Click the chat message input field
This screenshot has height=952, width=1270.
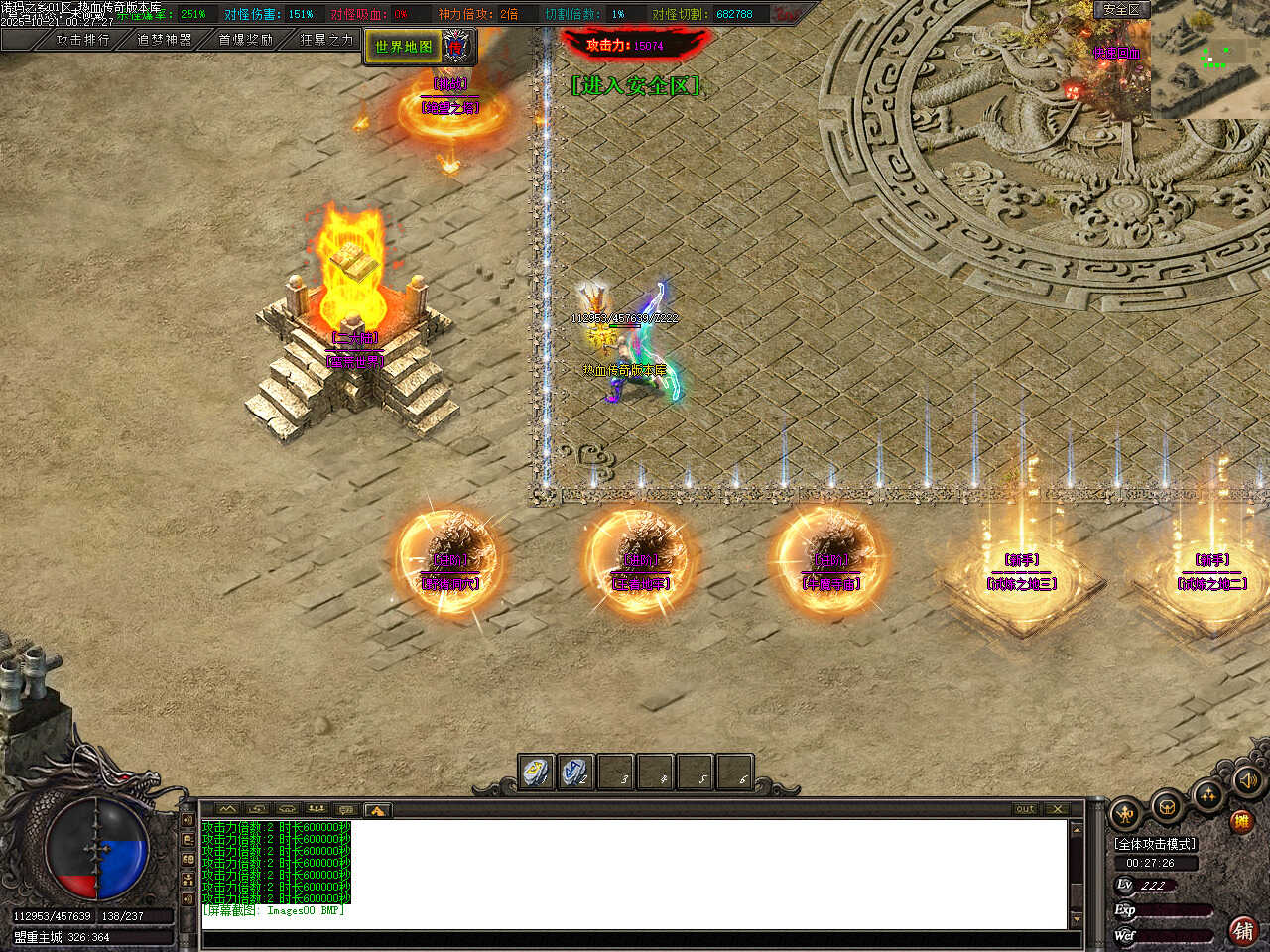(x=635, y=939)
